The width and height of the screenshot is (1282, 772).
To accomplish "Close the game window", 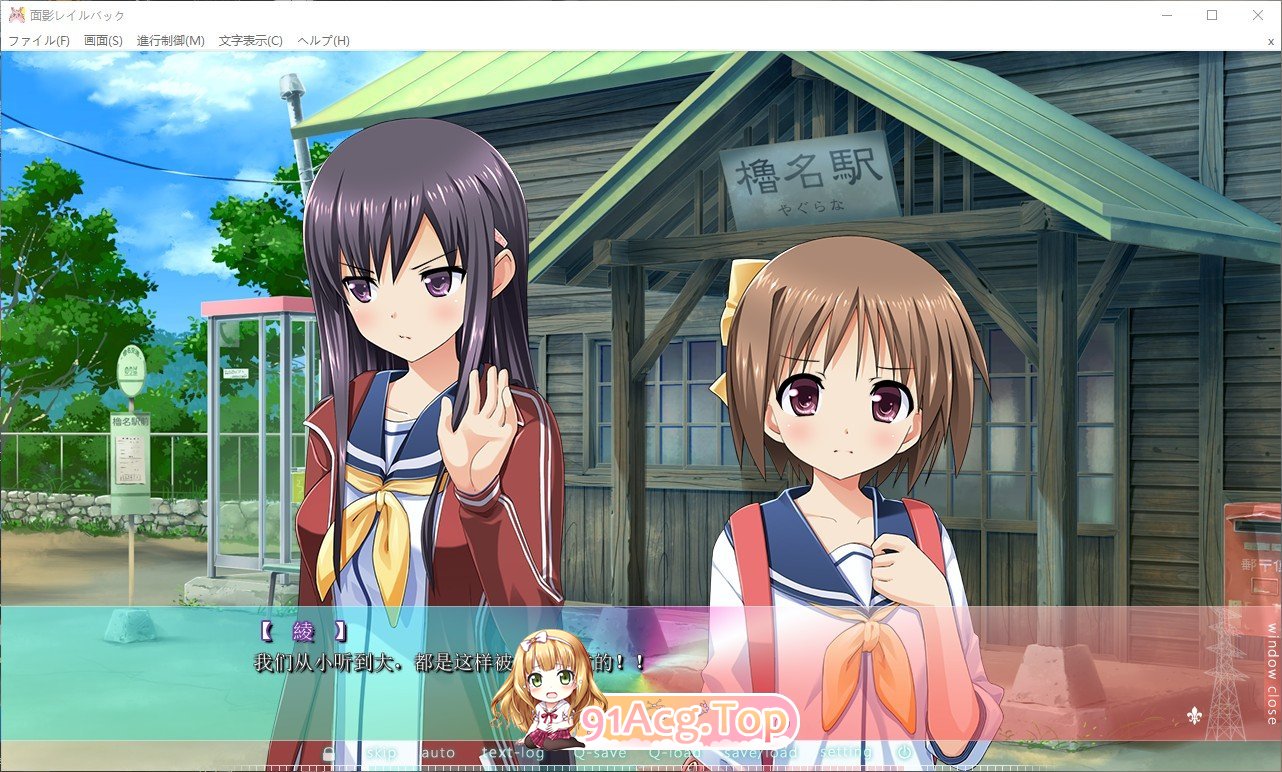I will 1258,15.
